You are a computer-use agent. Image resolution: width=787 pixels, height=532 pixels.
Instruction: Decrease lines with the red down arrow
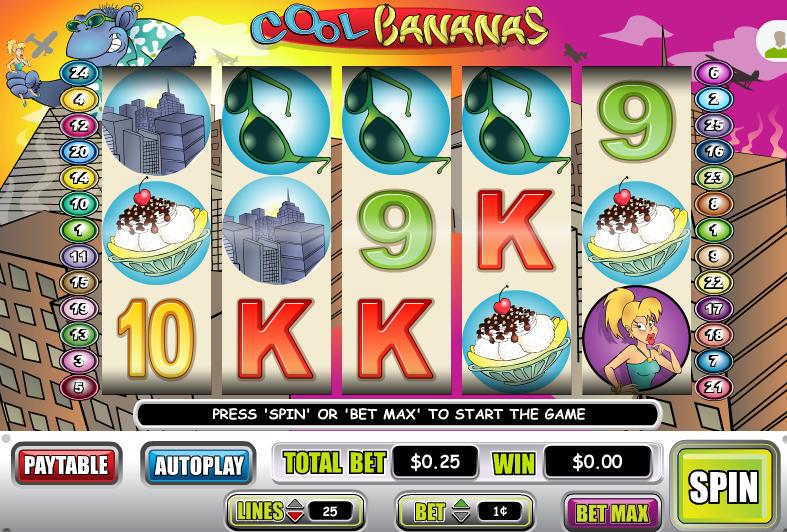[297, 518]
